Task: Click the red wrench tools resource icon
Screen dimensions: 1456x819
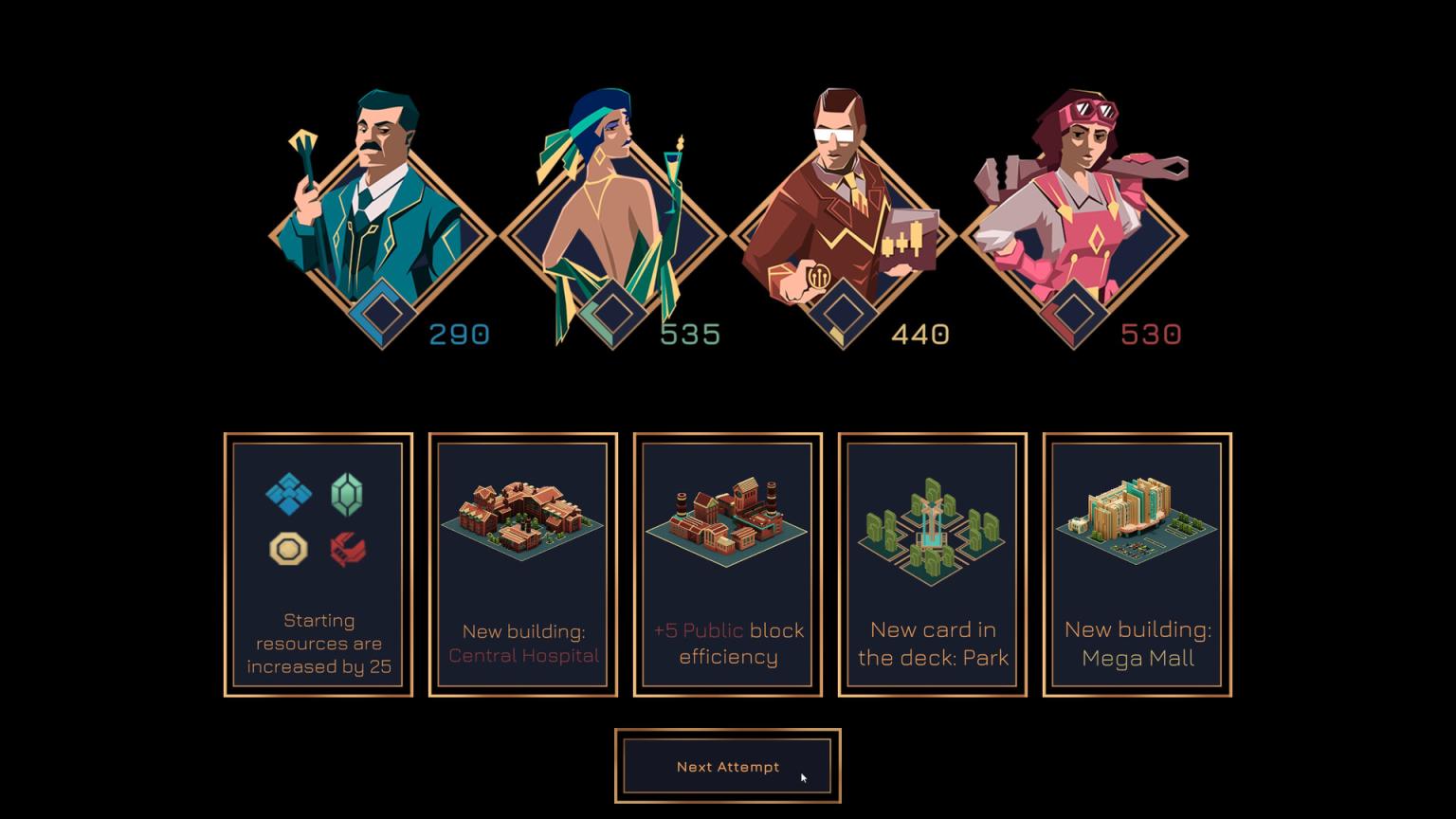Action: (349, 550)
